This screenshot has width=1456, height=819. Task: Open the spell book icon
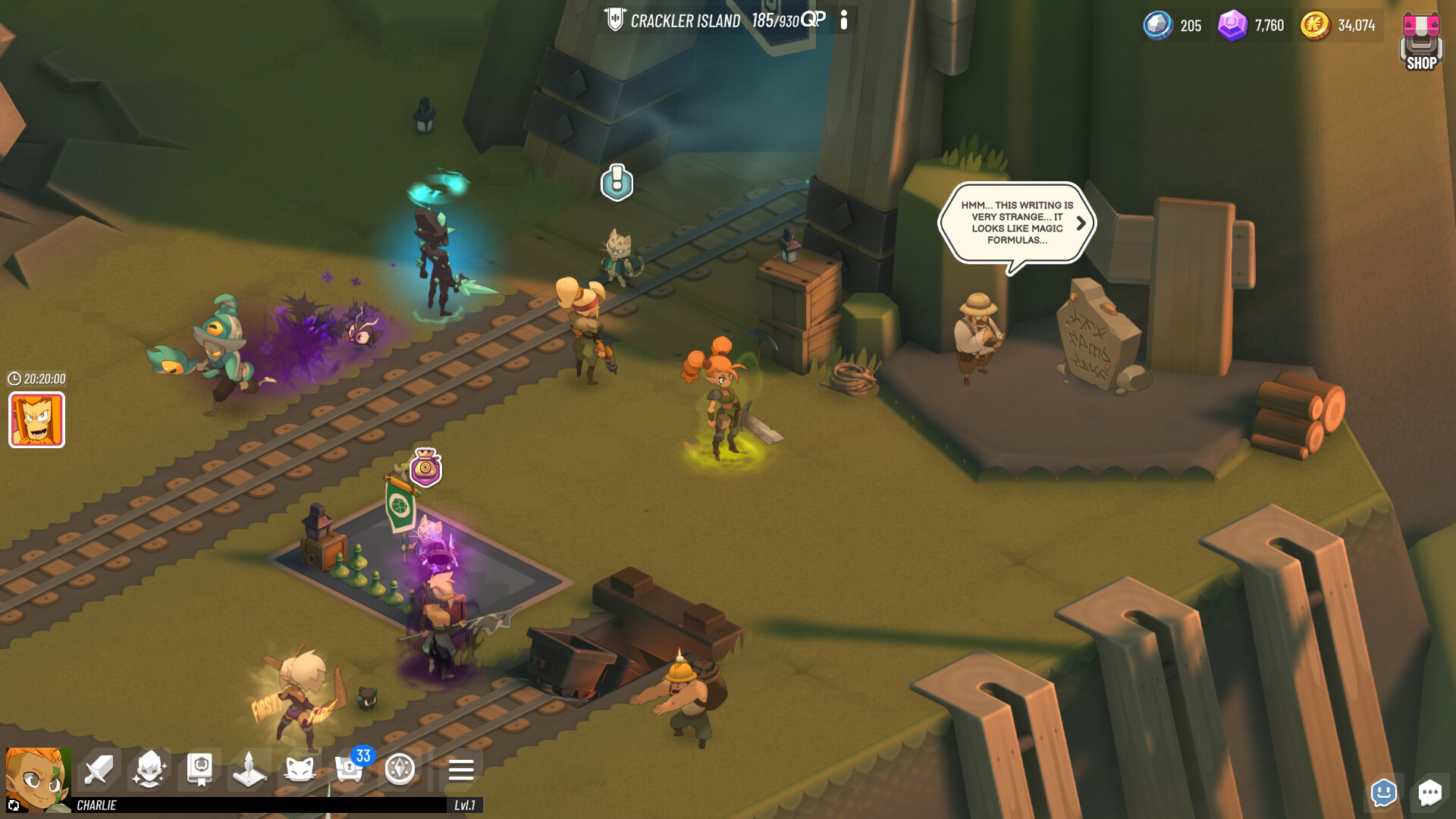[x=200, y=770]
